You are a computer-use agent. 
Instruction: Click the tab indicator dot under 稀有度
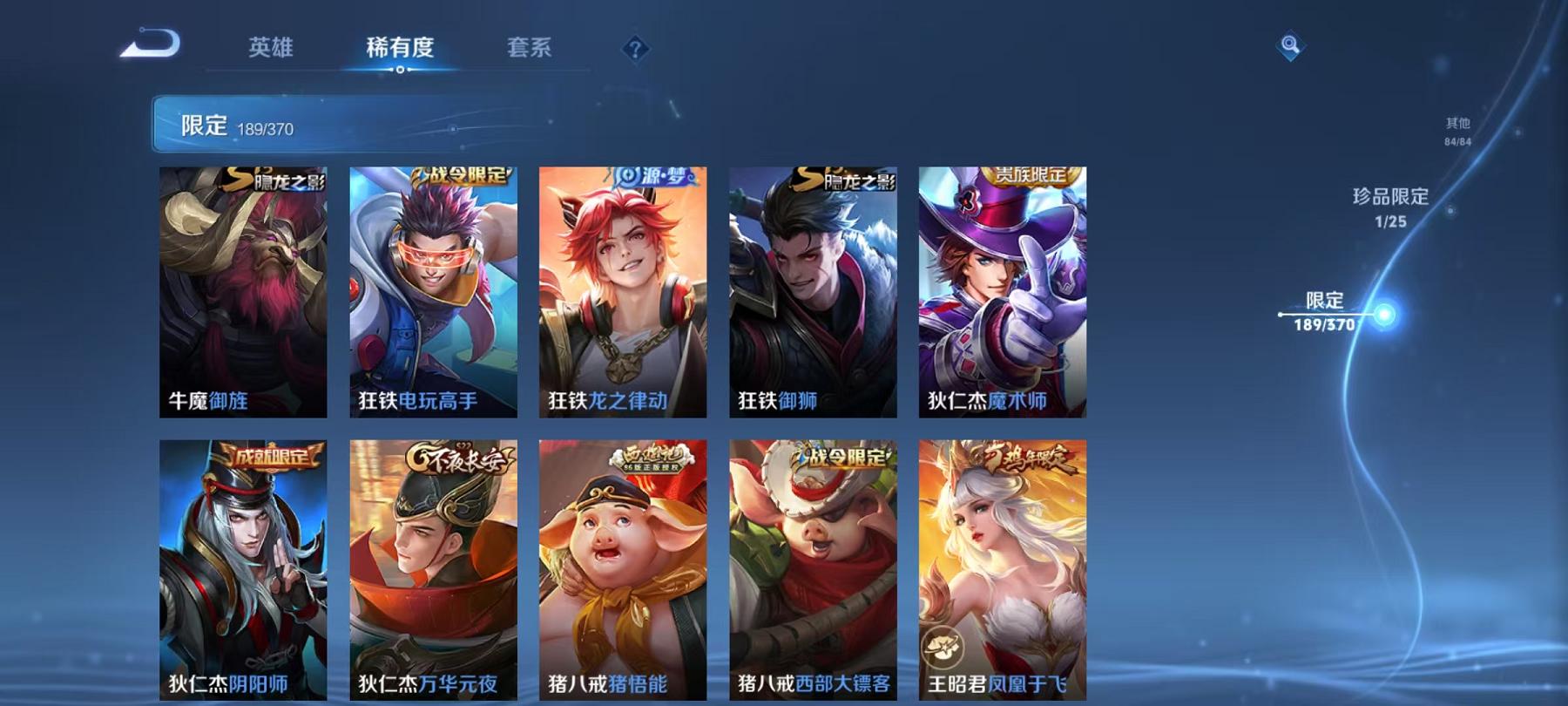pyautogui.click(x=401, y=68)
